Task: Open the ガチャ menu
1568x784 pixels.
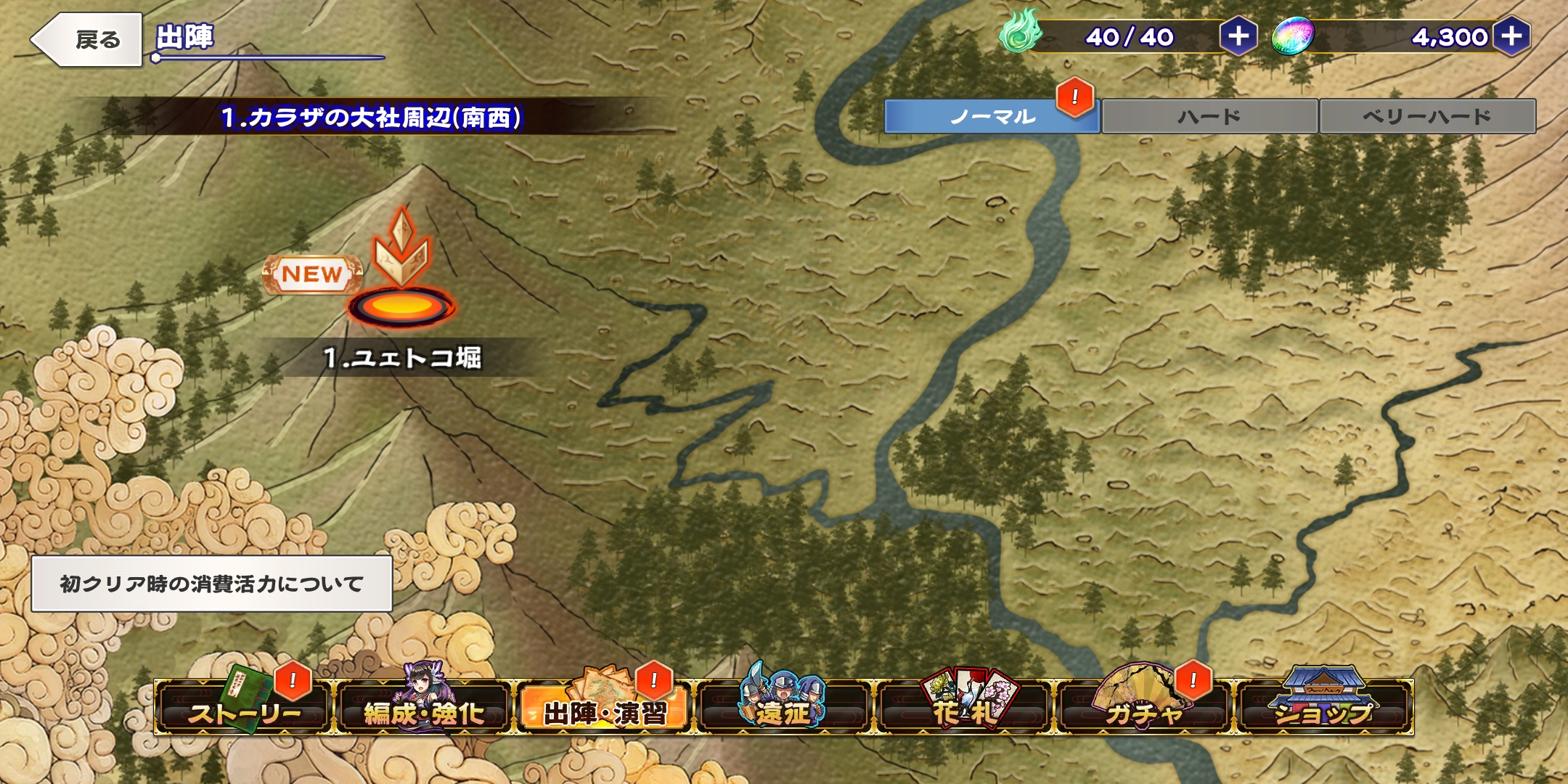Action: tap(1144, 708)
